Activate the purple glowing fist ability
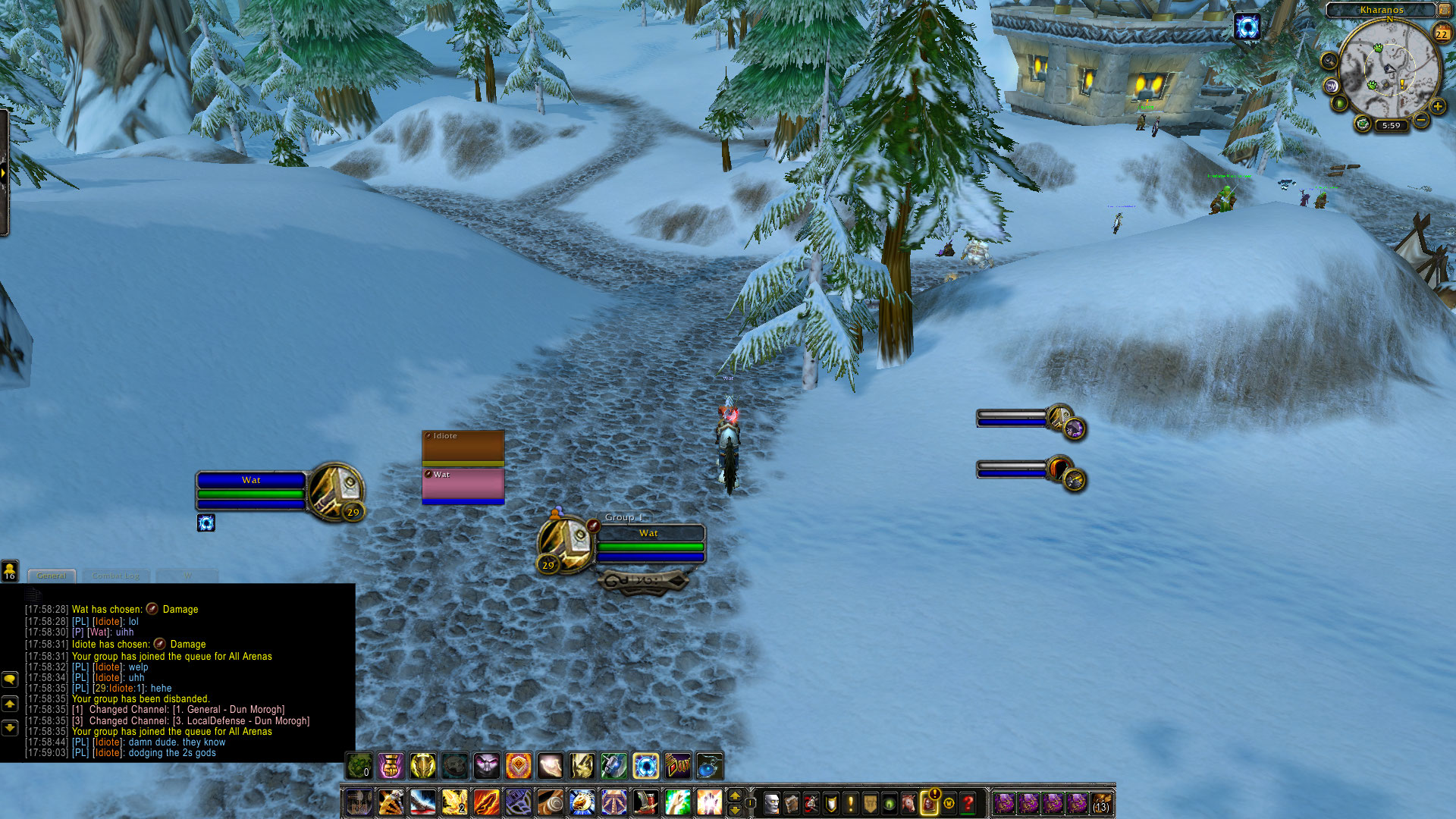This screenshot has height=819, width=1456. [391, 766]
